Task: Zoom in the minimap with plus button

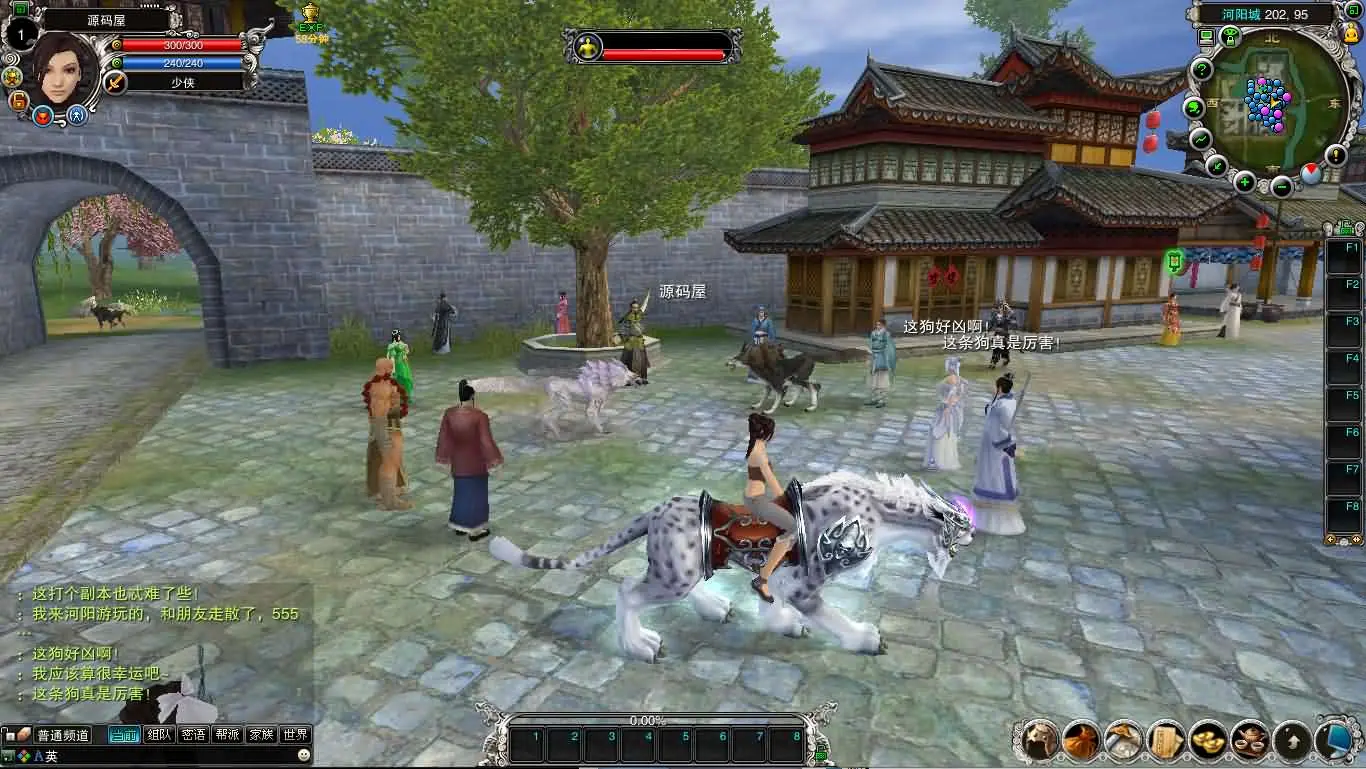Action: tap(1244, 182)
